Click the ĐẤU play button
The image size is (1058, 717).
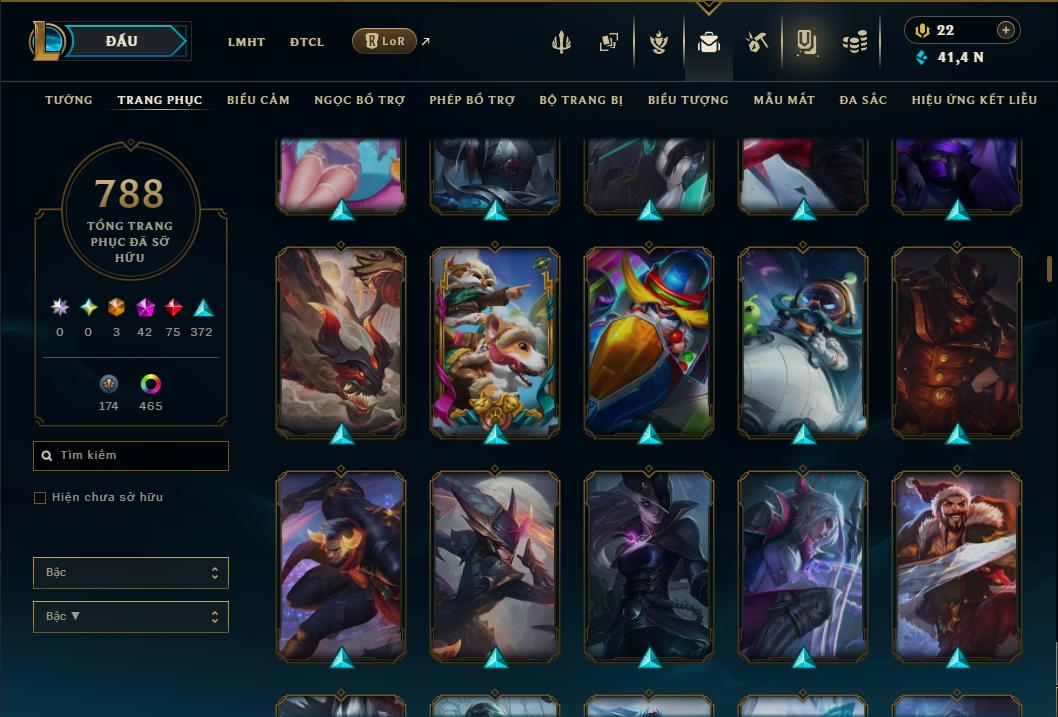click(x=121, y=41)
